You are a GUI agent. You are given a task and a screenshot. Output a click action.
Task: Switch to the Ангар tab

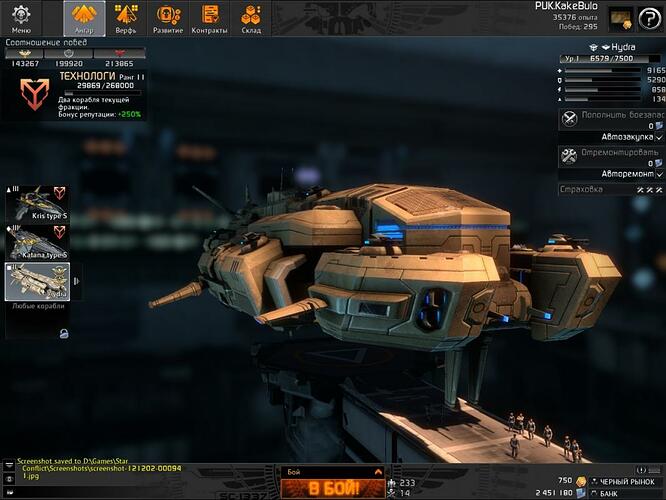point(84,18)
